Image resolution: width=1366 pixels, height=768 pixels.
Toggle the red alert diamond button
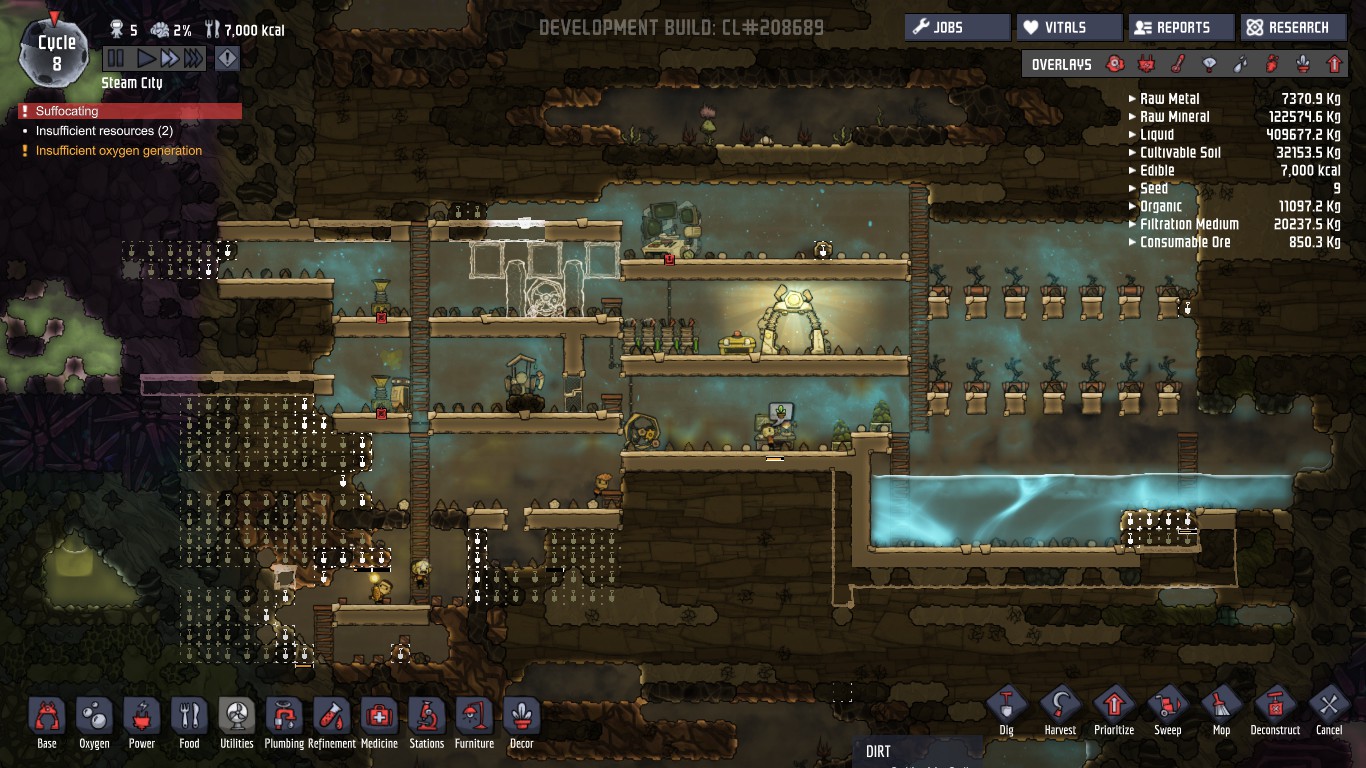click(x=228, y=59)
